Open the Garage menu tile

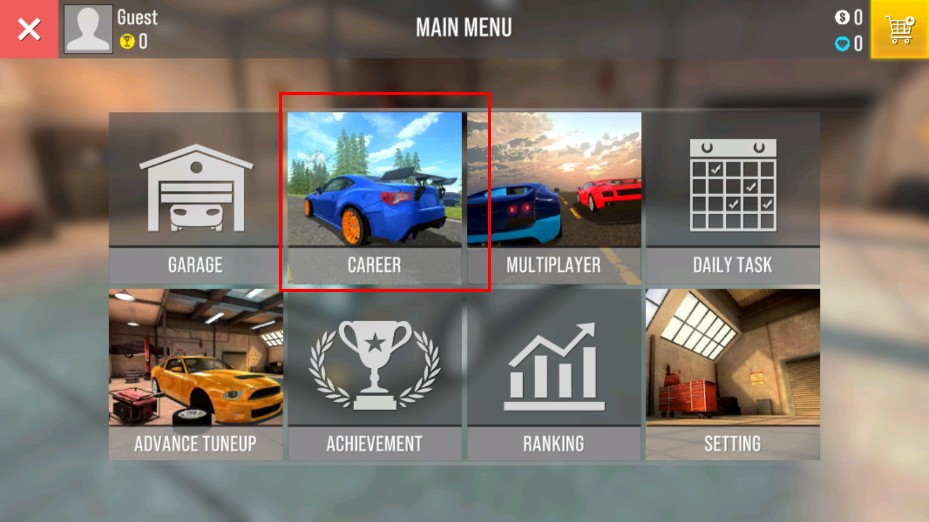coord(195,197)
